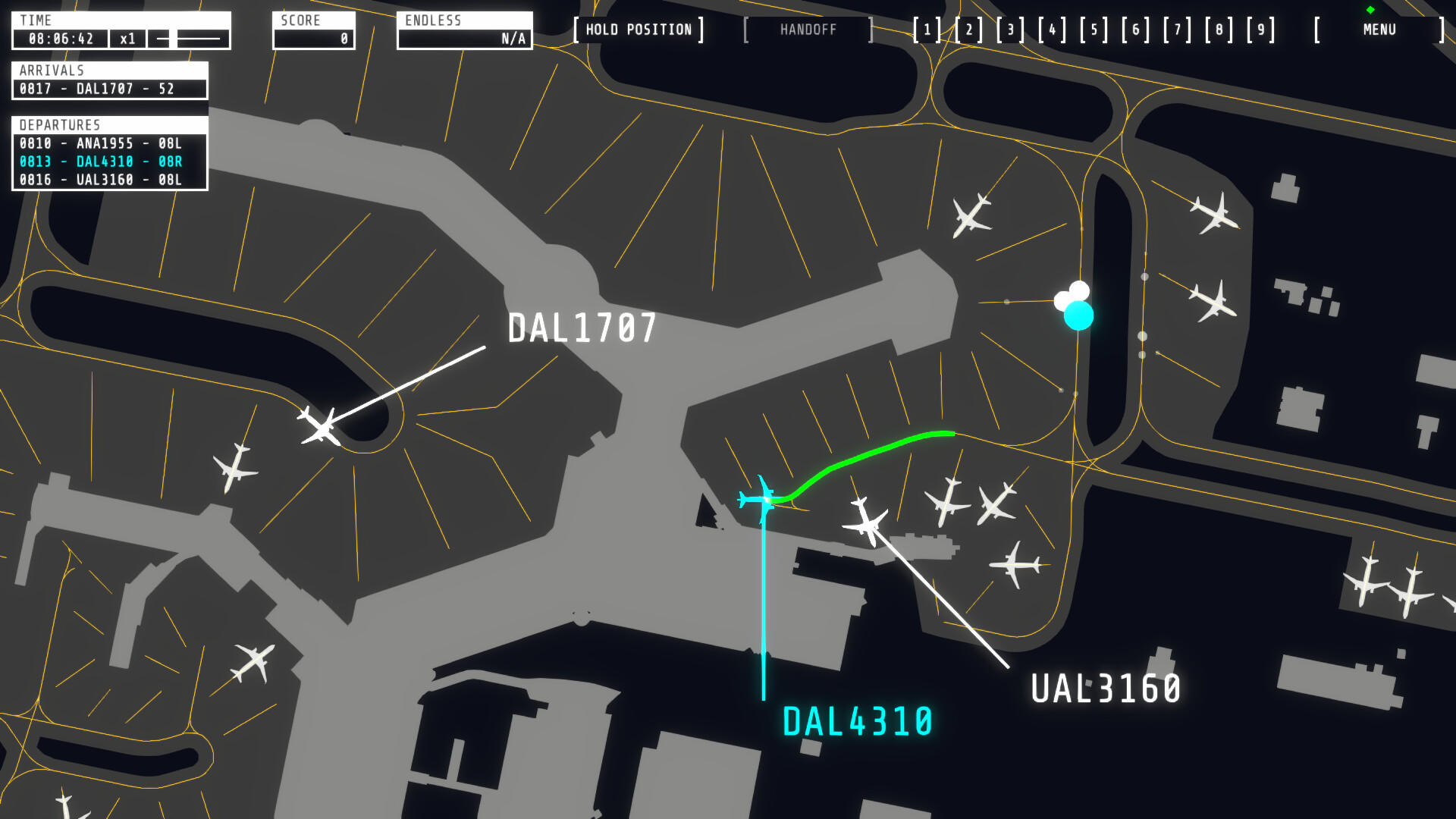Toggle command slot [1]
This screenshot has width=1456, height=819.
click(x=927, y=30)
